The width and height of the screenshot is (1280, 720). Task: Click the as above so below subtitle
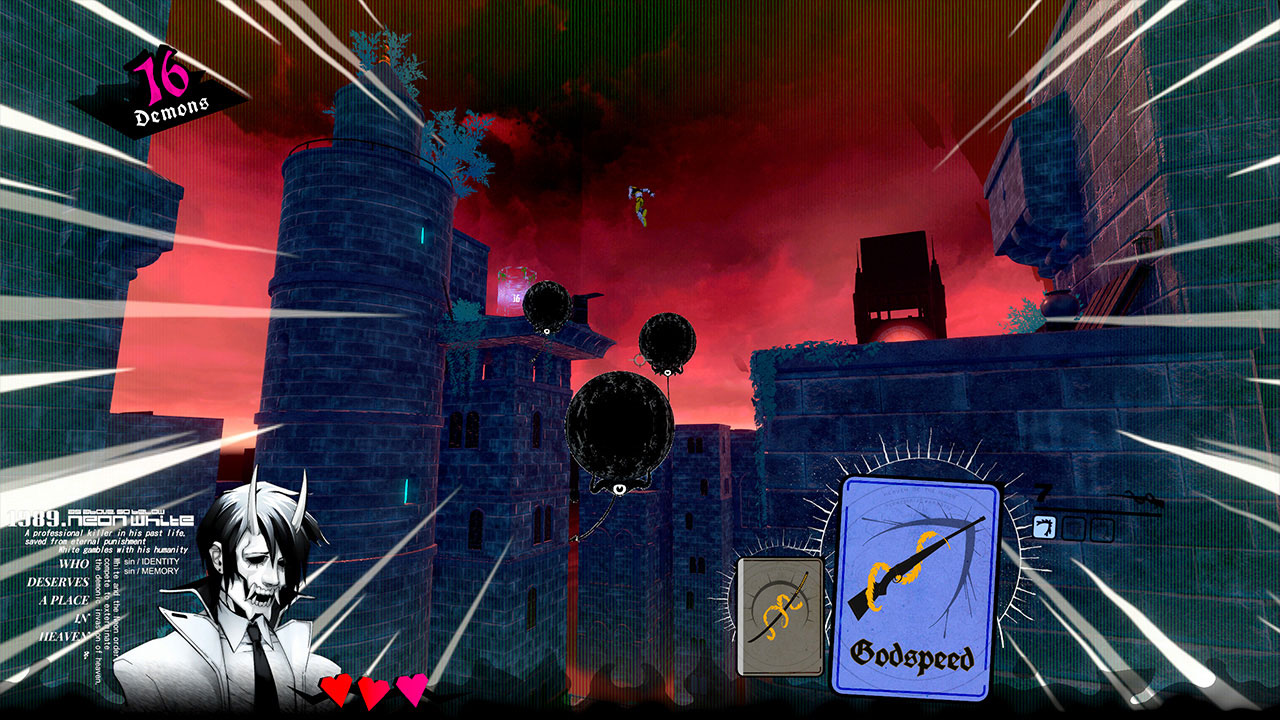tap(115, 511)
